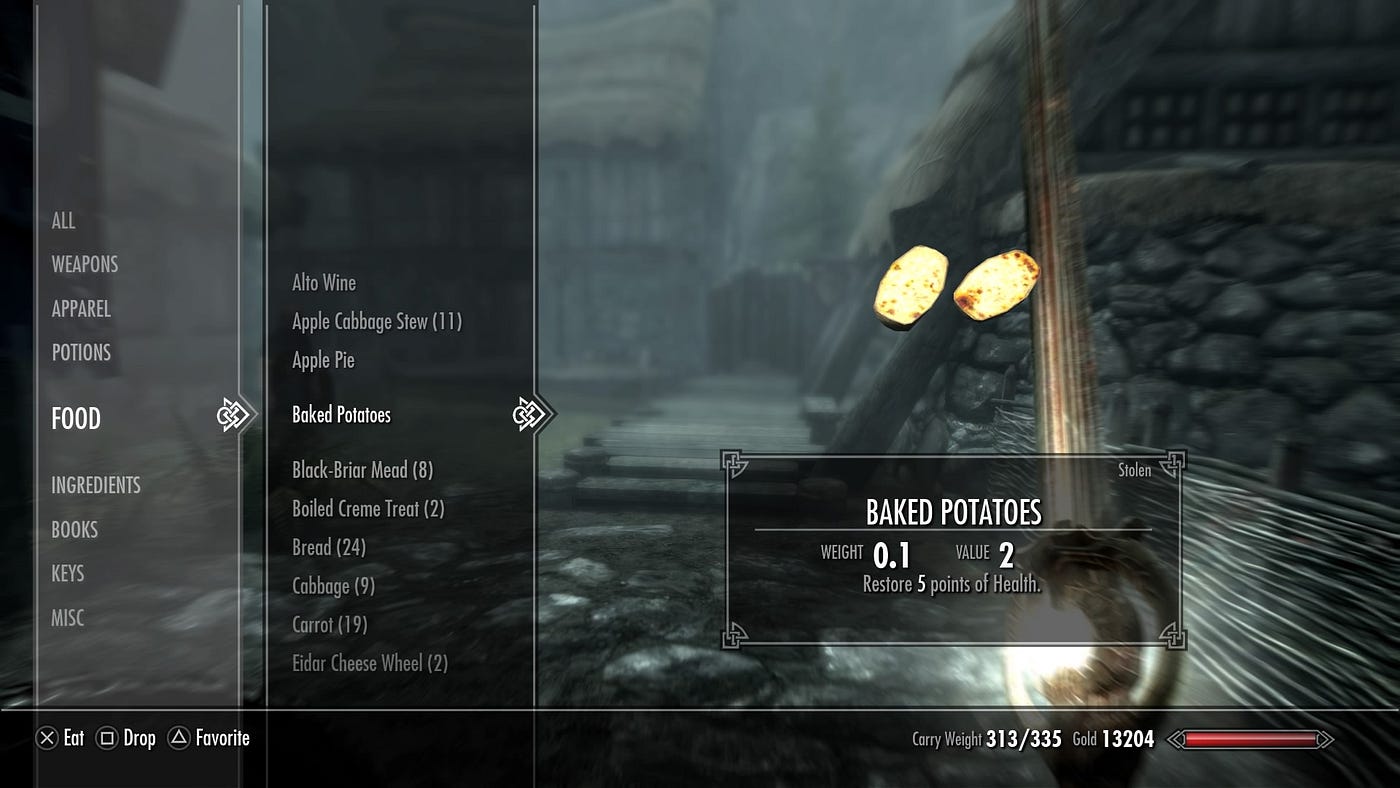Screen dimensions: 1400x788
Task: Collapse the KEYS category
Action: tap(68, 574)
